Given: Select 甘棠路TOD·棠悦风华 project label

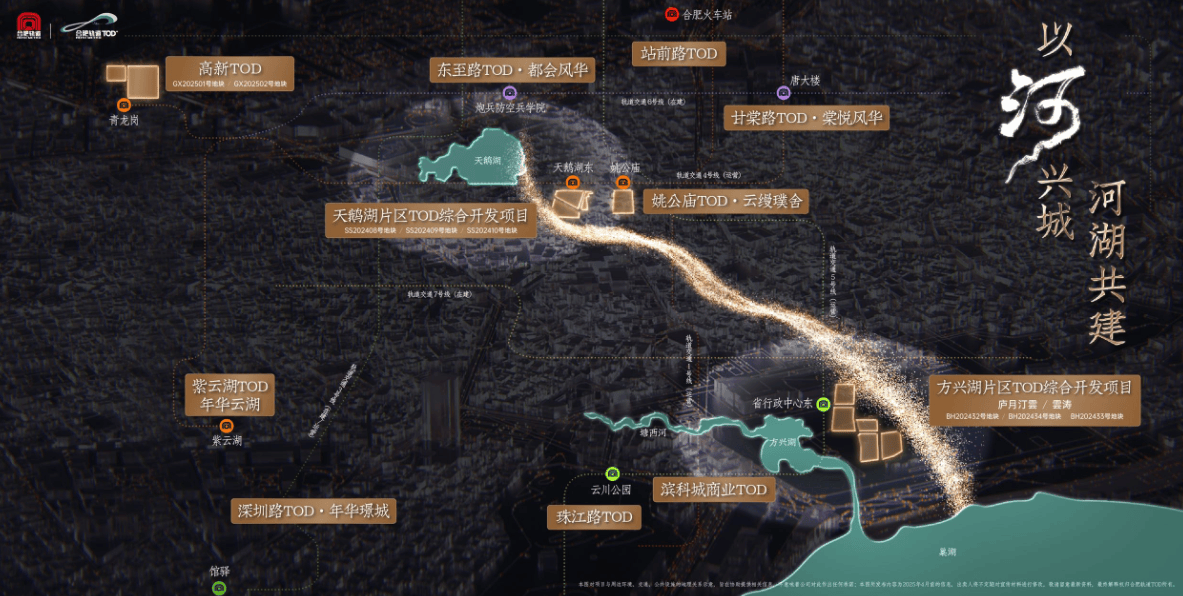Looking at the screenshot, I should click(806, 117).
